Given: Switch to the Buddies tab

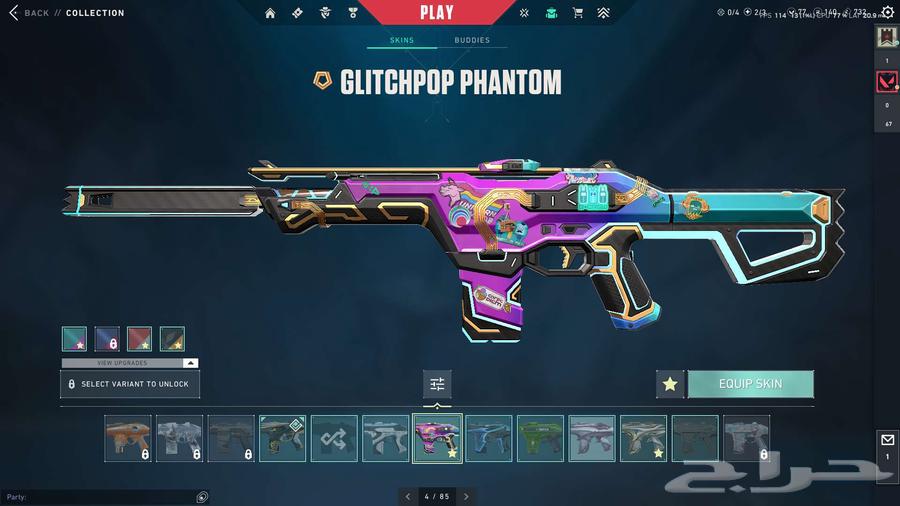Looking at the screenshot, I should pos(472,41).
